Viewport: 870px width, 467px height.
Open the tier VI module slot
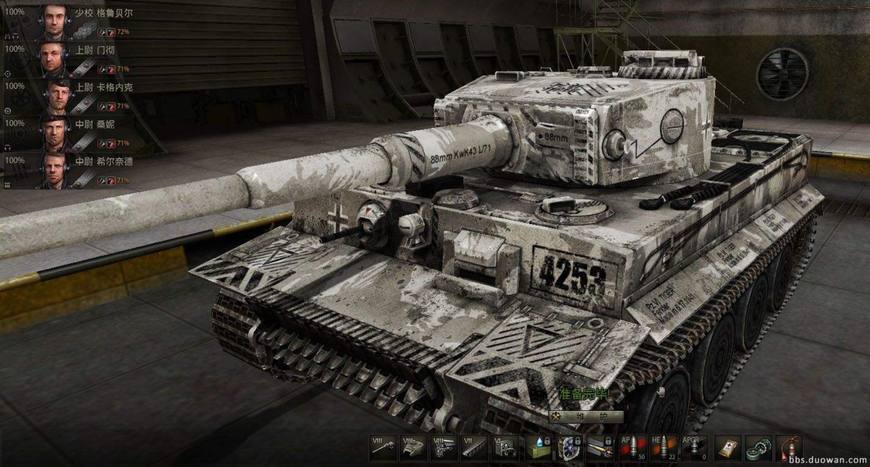click(506, 447)
